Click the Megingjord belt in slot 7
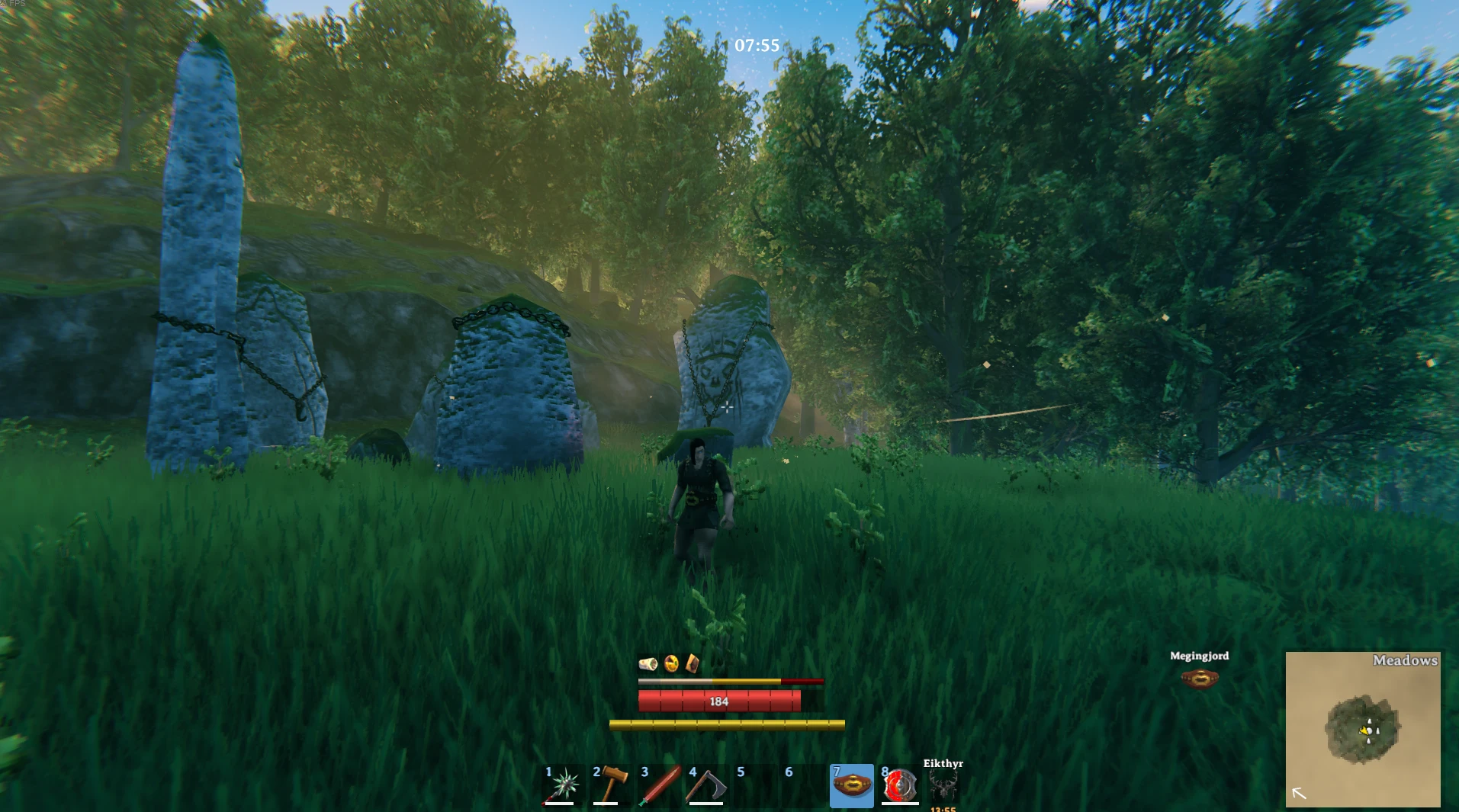1459x812 pixels. pyautogui.click(x=851, y=785)
